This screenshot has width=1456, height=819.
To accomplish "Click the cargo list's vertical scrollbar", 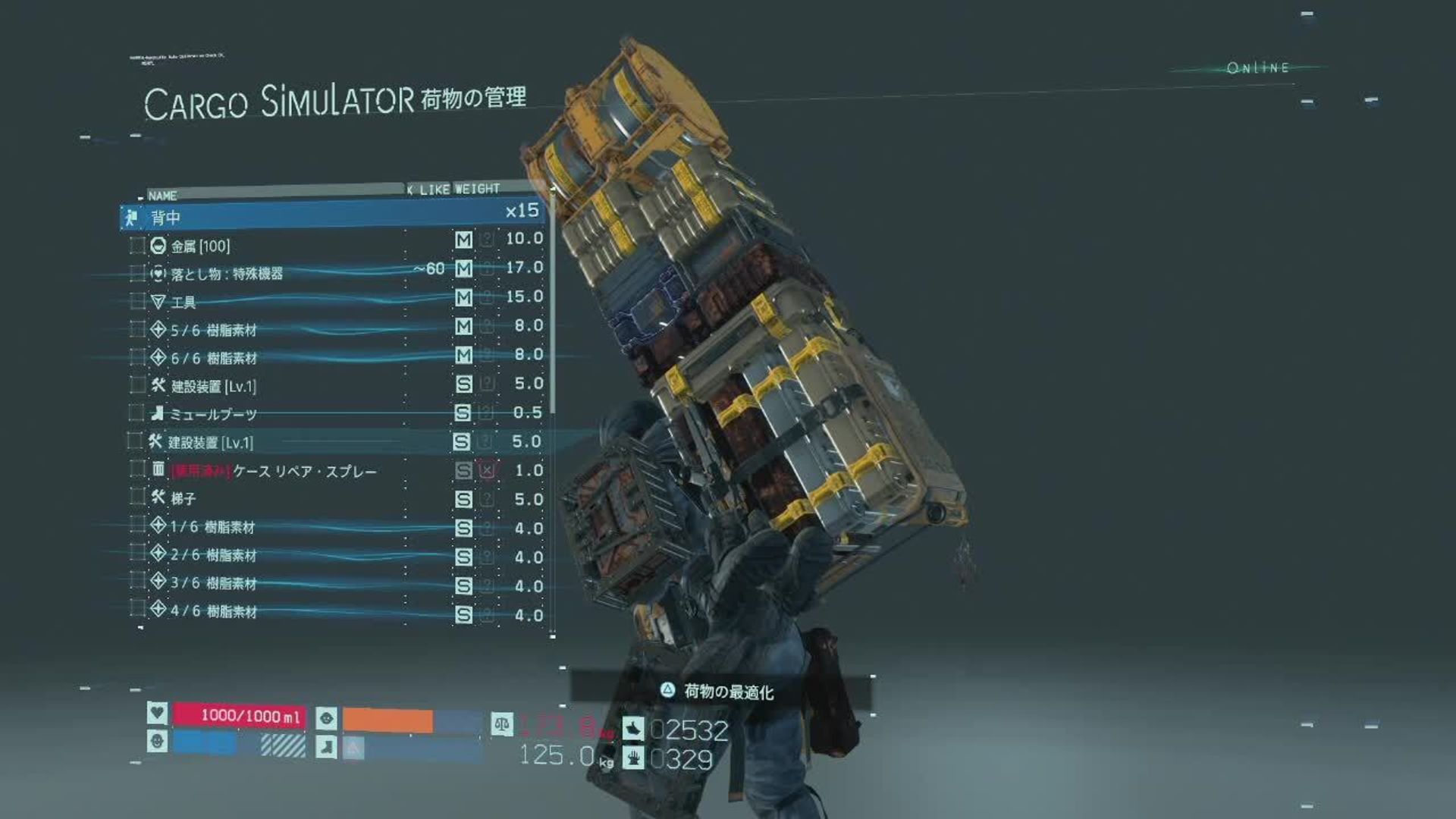I will click(553, 303).
